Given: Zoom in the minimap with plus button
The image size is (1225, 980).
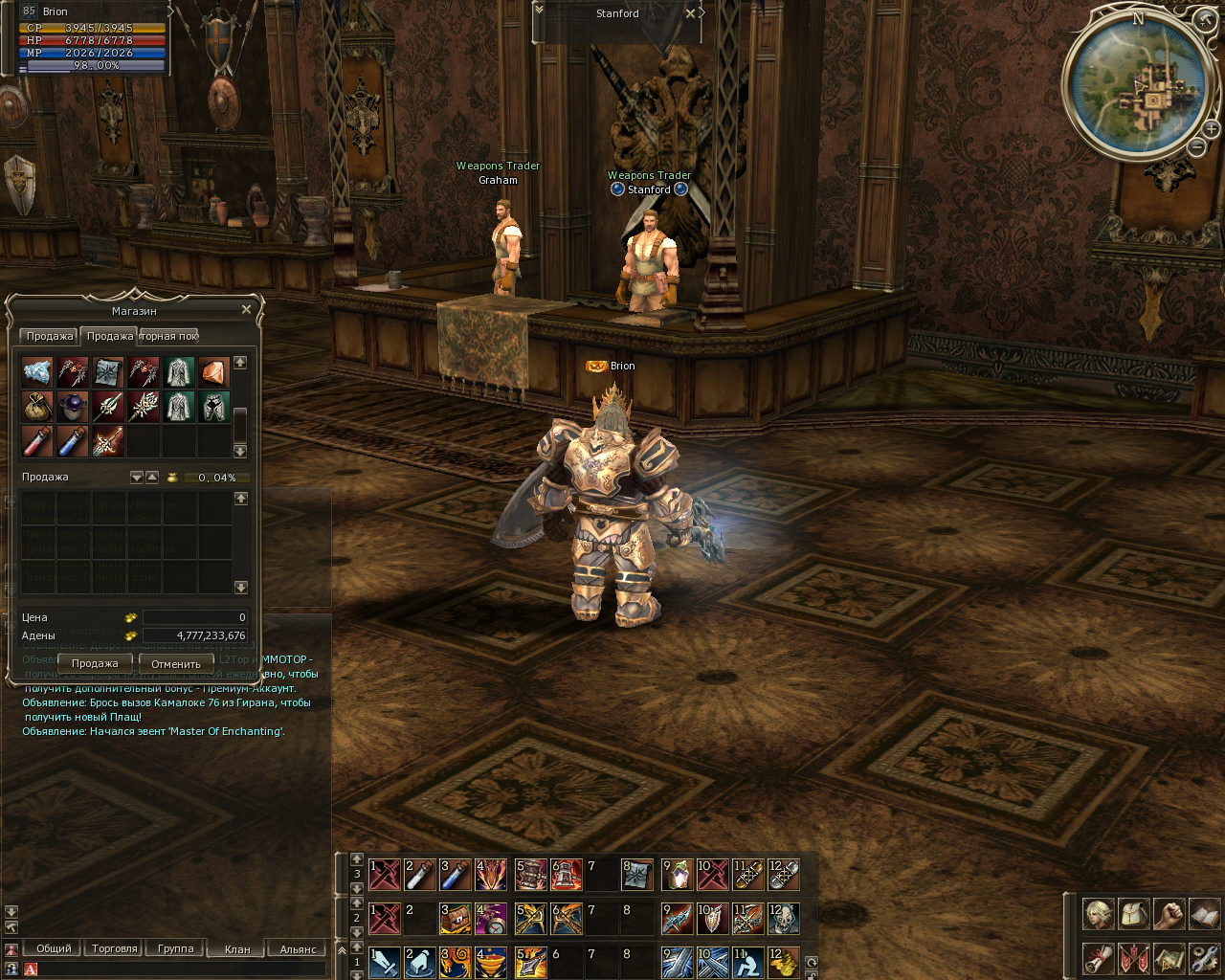Looking at the screenshot, I should click(1211, 130).
